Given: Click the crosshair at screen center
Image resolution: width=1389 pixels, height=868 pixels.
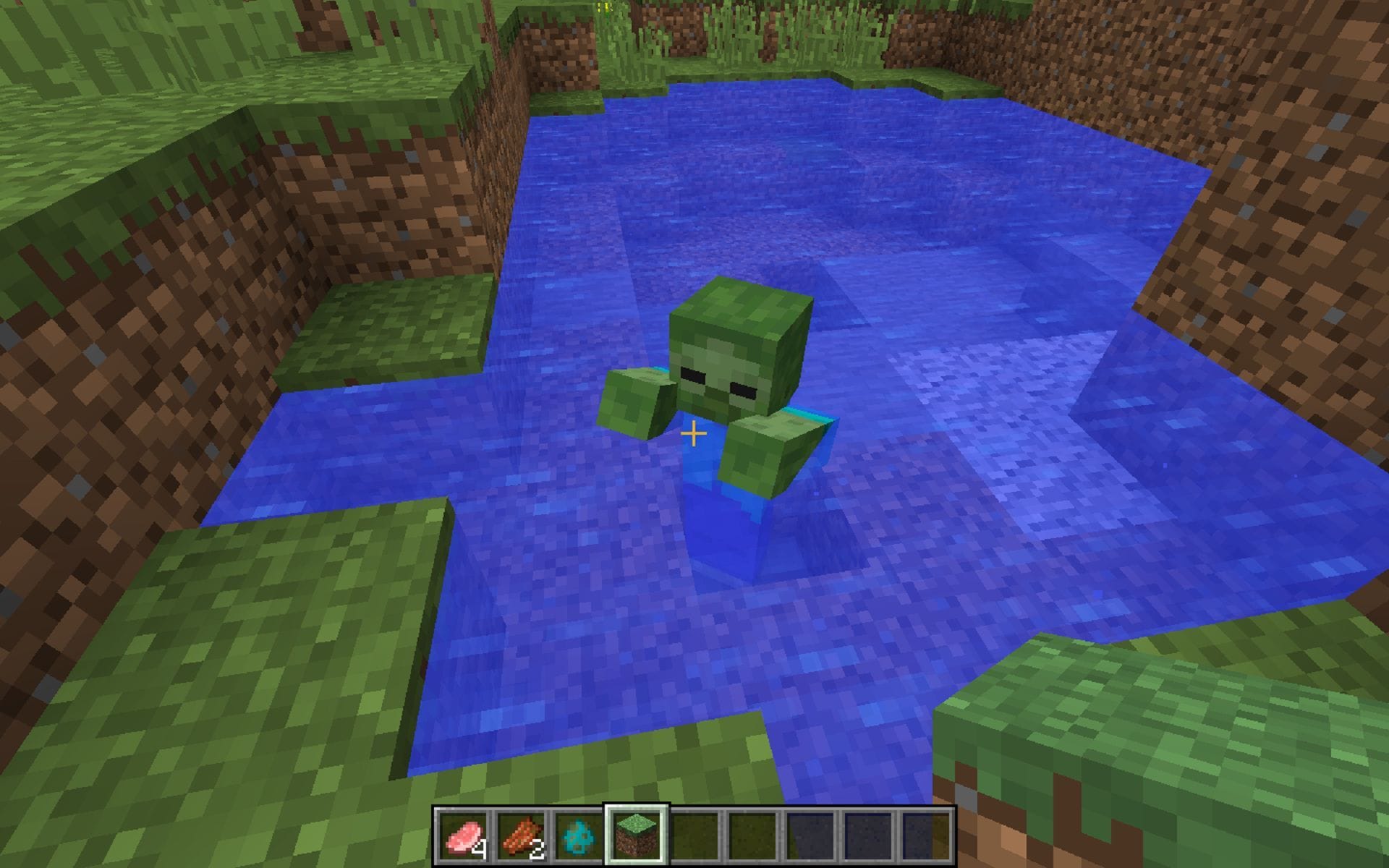Looking at the screenshot, I should coord(693,434).
